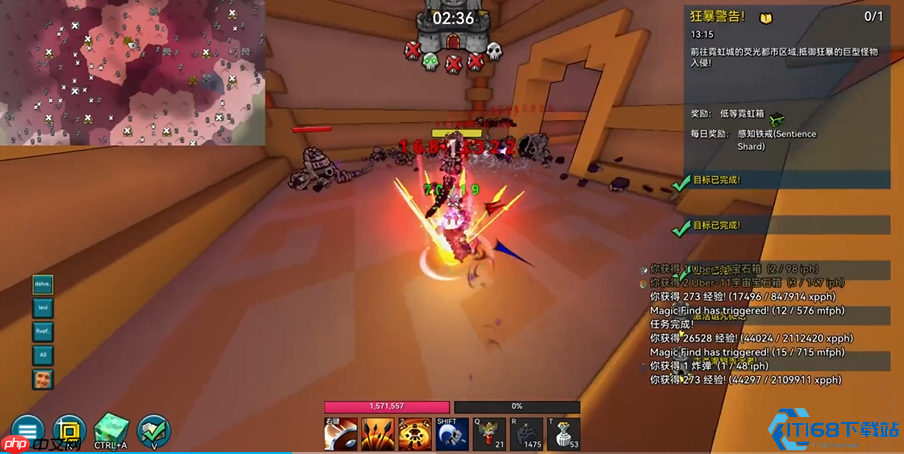904x454 pixels.
Task: Select the "fivef" chat channel button
Action: pos(43,331)
